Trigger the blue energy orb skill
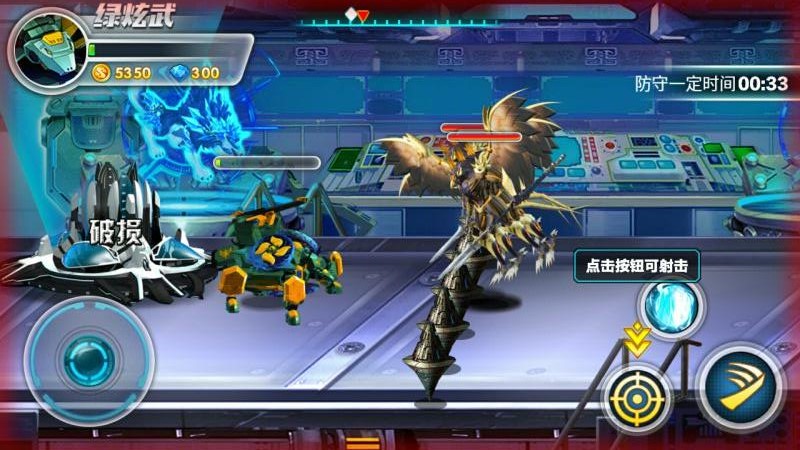800x450 pixels. (x=669, y=307)
